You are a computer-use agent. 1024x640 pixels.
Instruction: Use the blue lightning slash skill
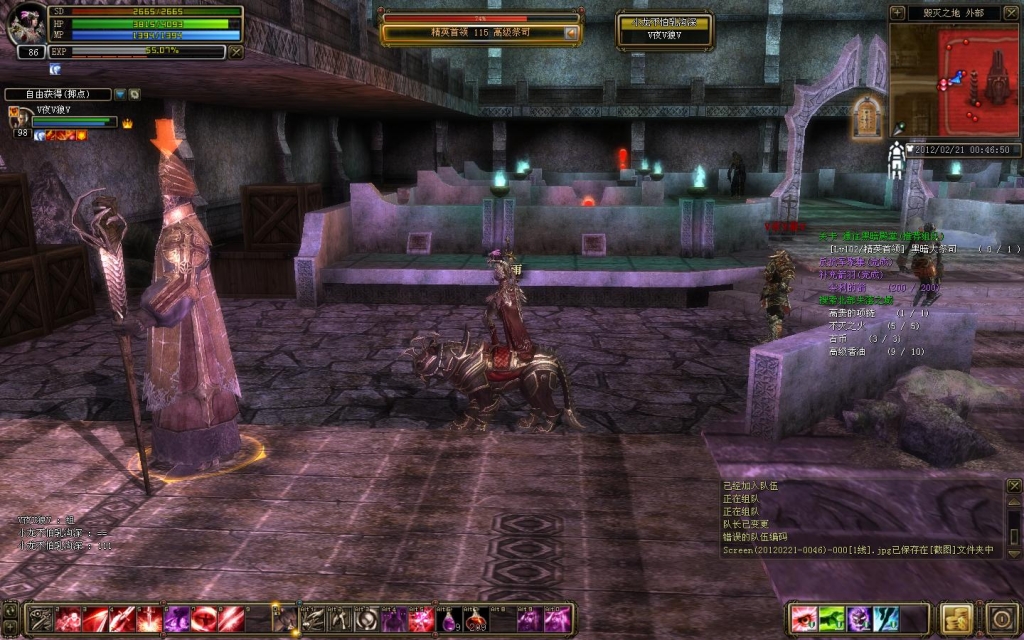[886, 619]
